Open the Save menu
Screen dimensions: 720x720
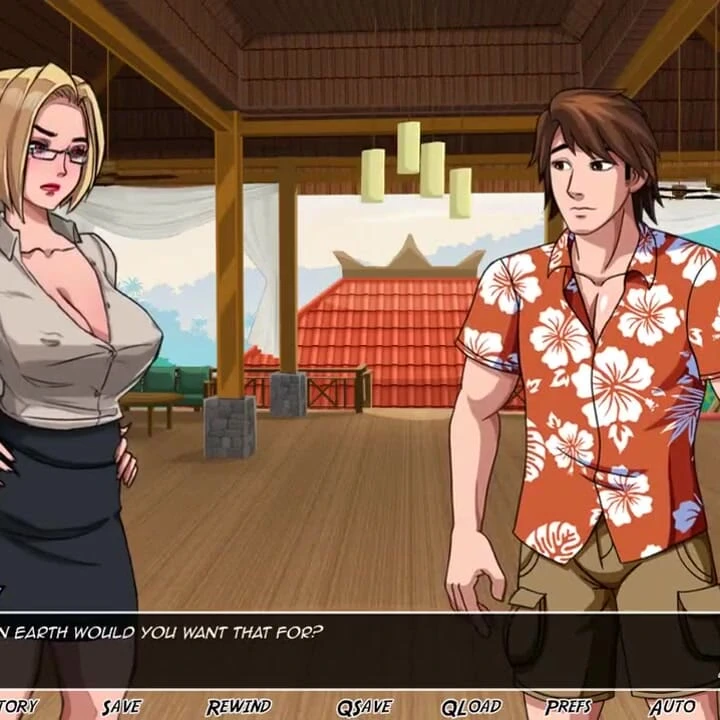(x=122, y=706)
